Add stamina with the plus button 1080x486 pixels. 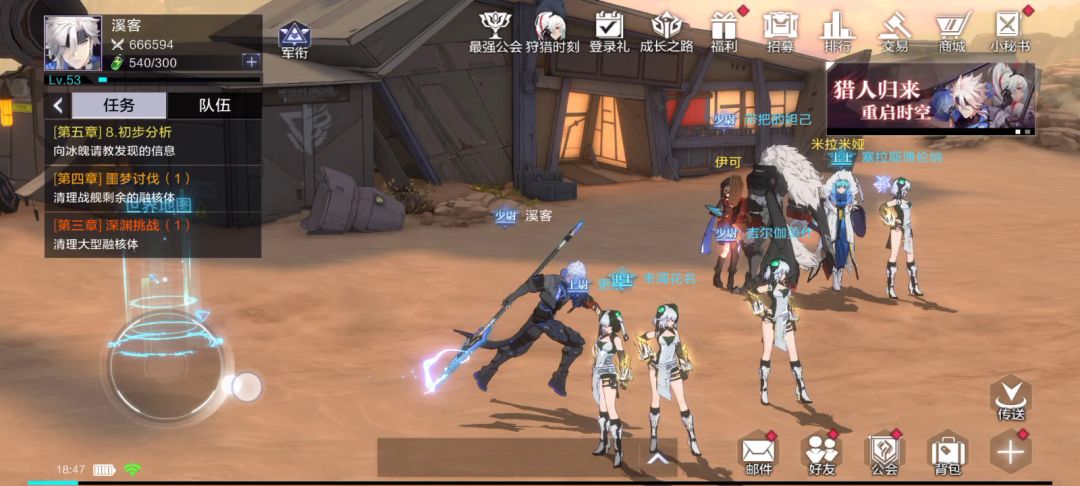click(250, 62)
